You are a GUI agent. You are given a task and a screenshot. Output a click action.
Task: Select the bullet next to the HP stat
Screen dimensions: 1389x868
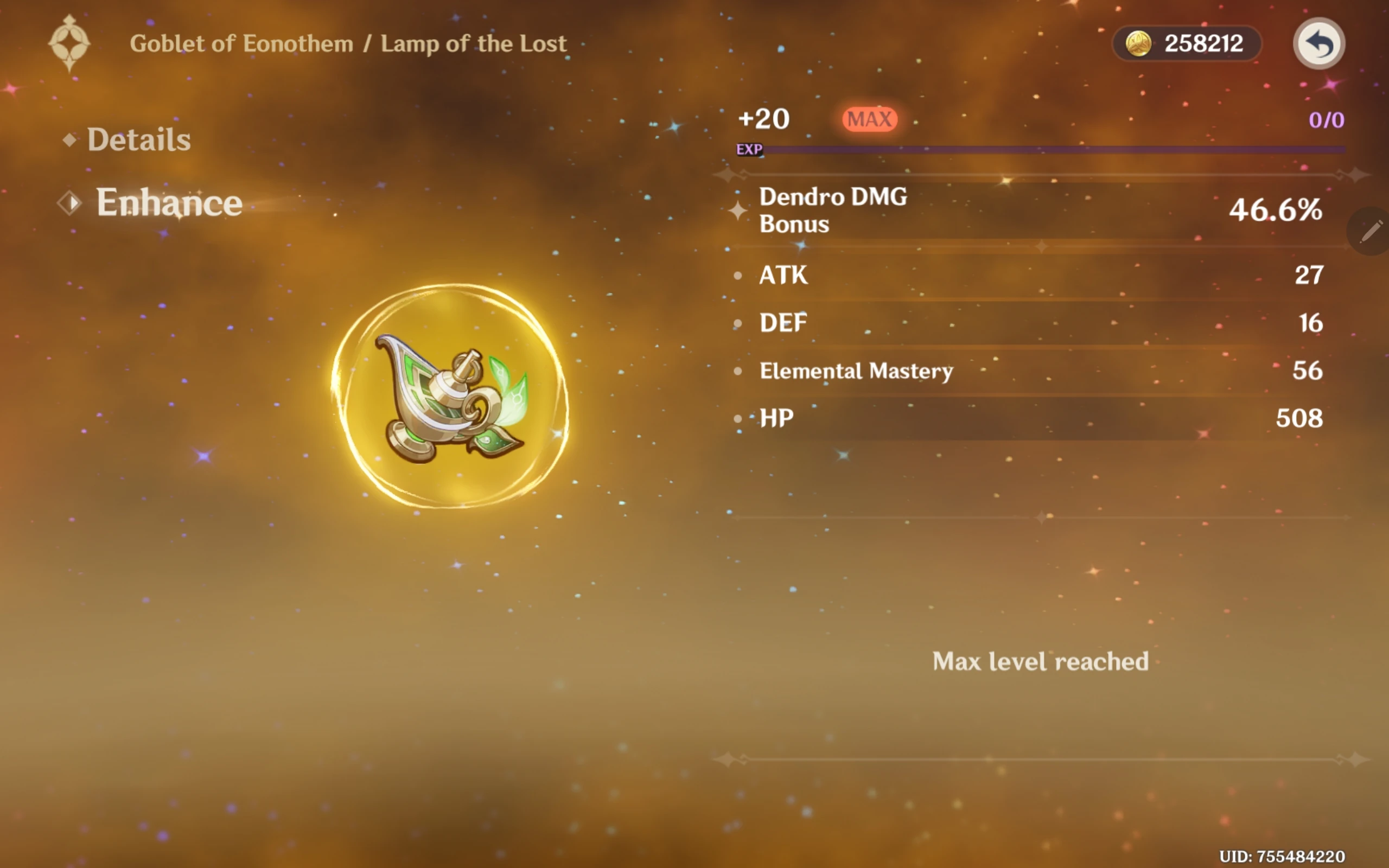pyautogui.click(x=738, y=418)
